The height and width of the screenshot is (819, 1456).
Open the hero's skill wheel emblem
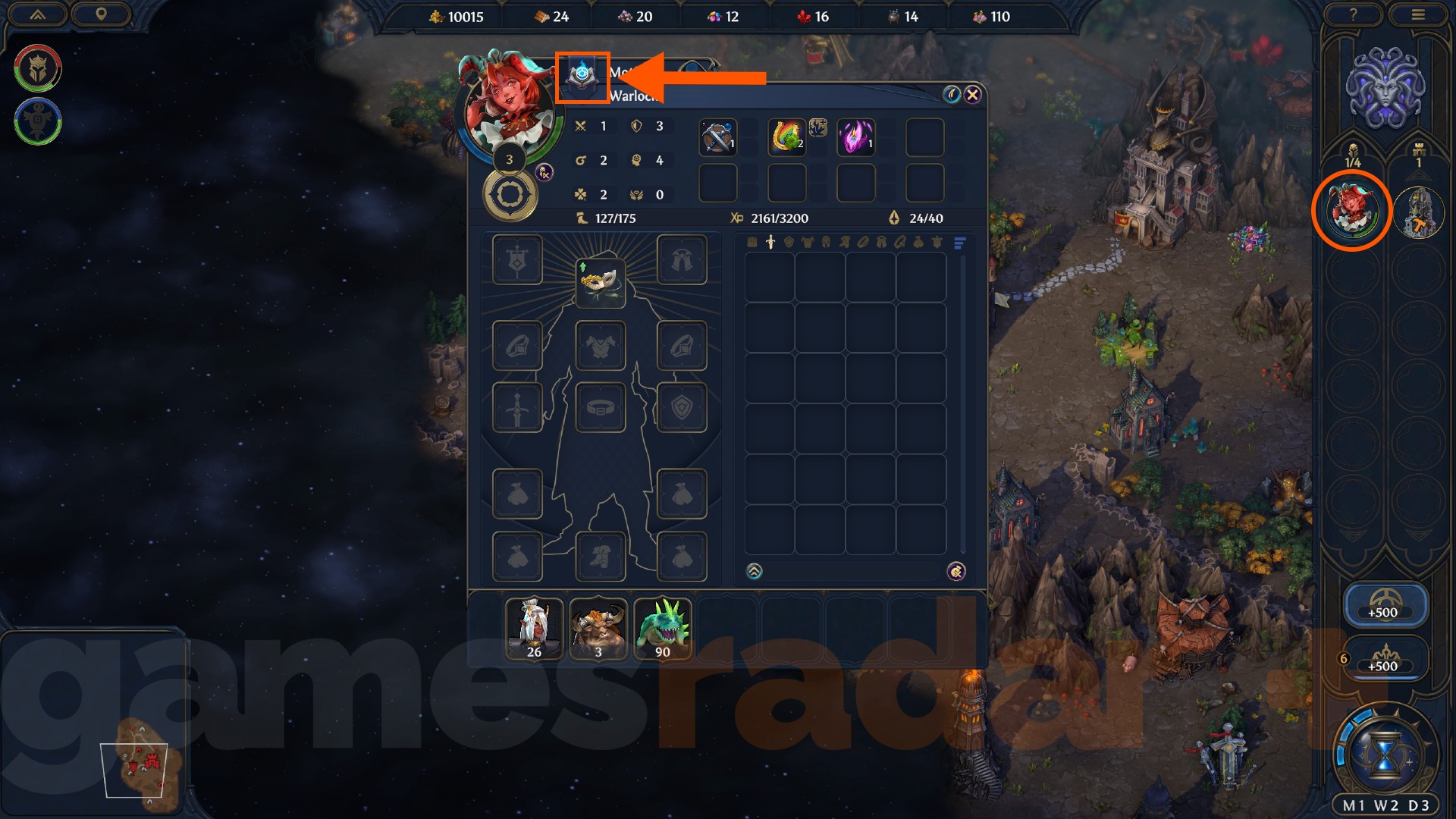click(512, 196)
